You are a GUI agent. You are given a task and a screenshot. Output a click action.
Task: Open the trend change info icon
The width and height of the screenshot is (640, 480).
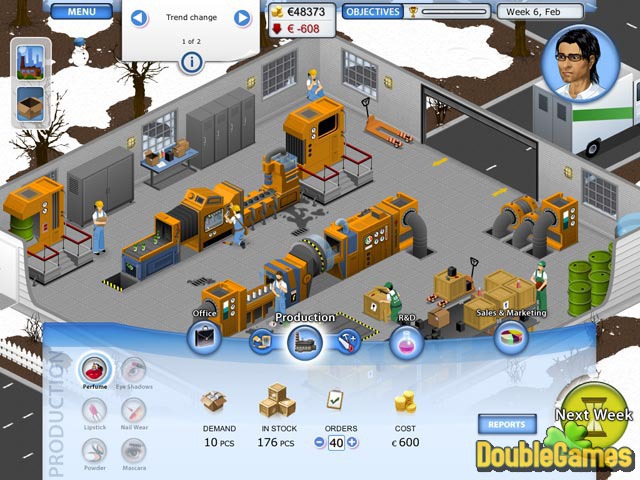[191, 63]
